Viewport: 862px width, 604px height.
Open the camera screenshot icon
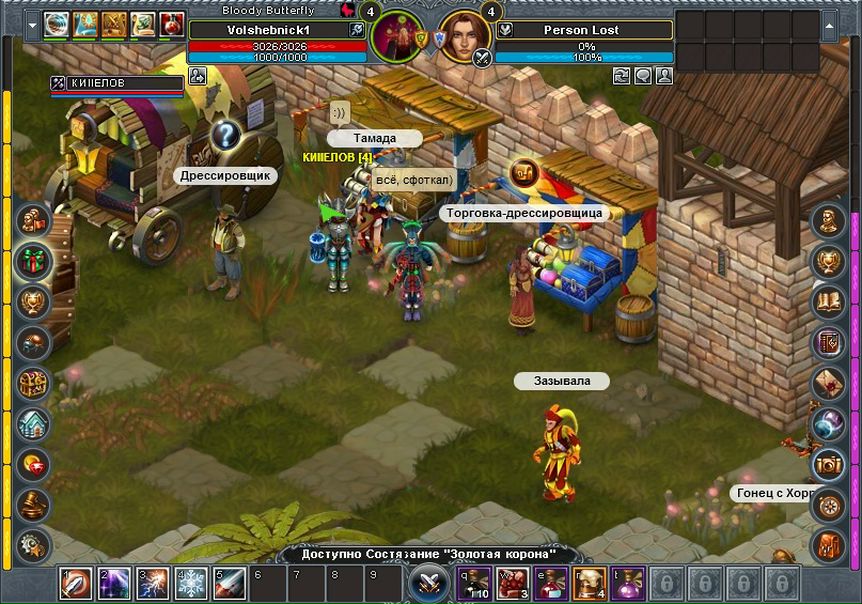click(828, 464)
